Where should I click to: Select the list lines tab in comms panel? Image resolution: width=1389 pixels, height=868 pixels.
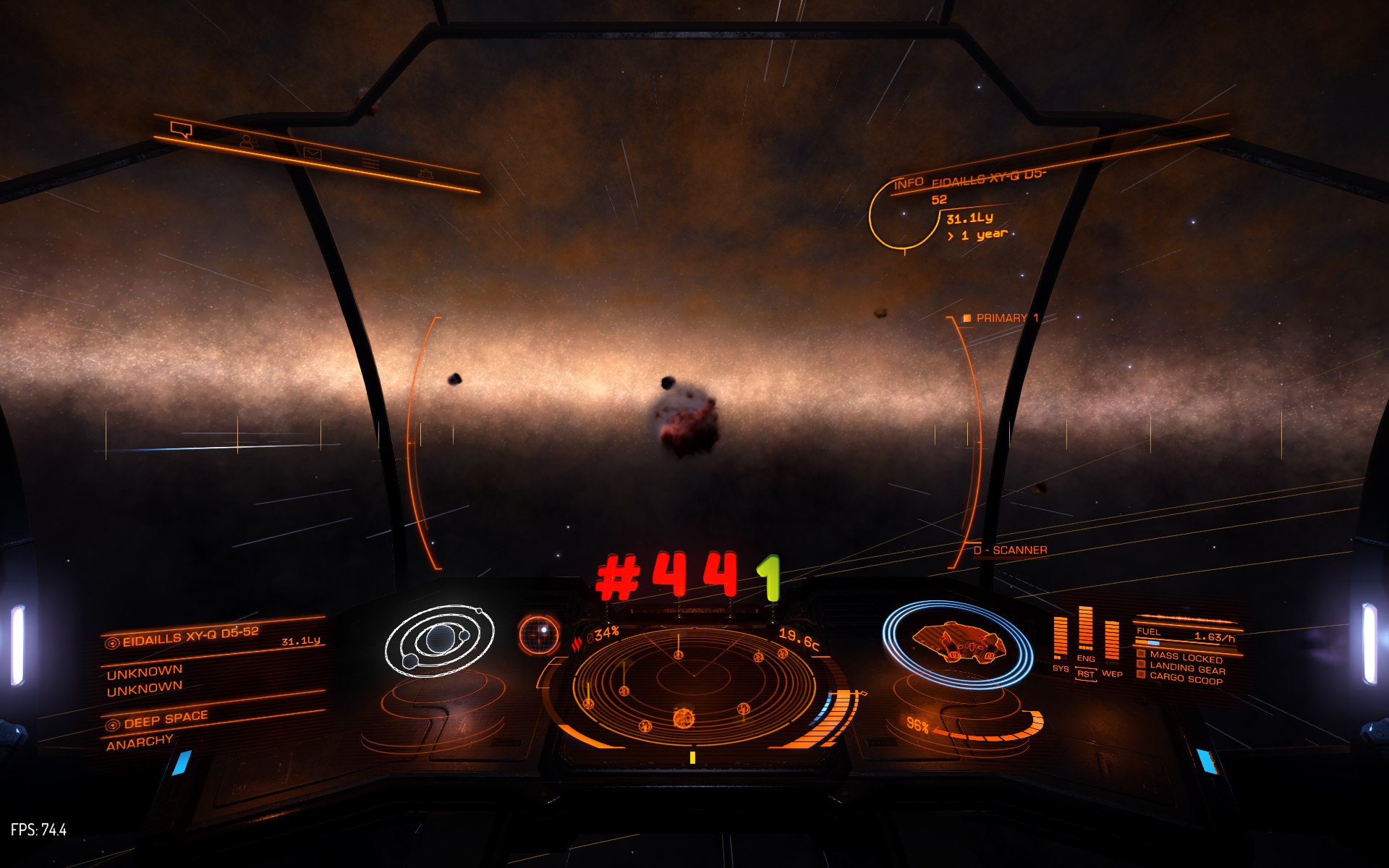tap(370, 164)
